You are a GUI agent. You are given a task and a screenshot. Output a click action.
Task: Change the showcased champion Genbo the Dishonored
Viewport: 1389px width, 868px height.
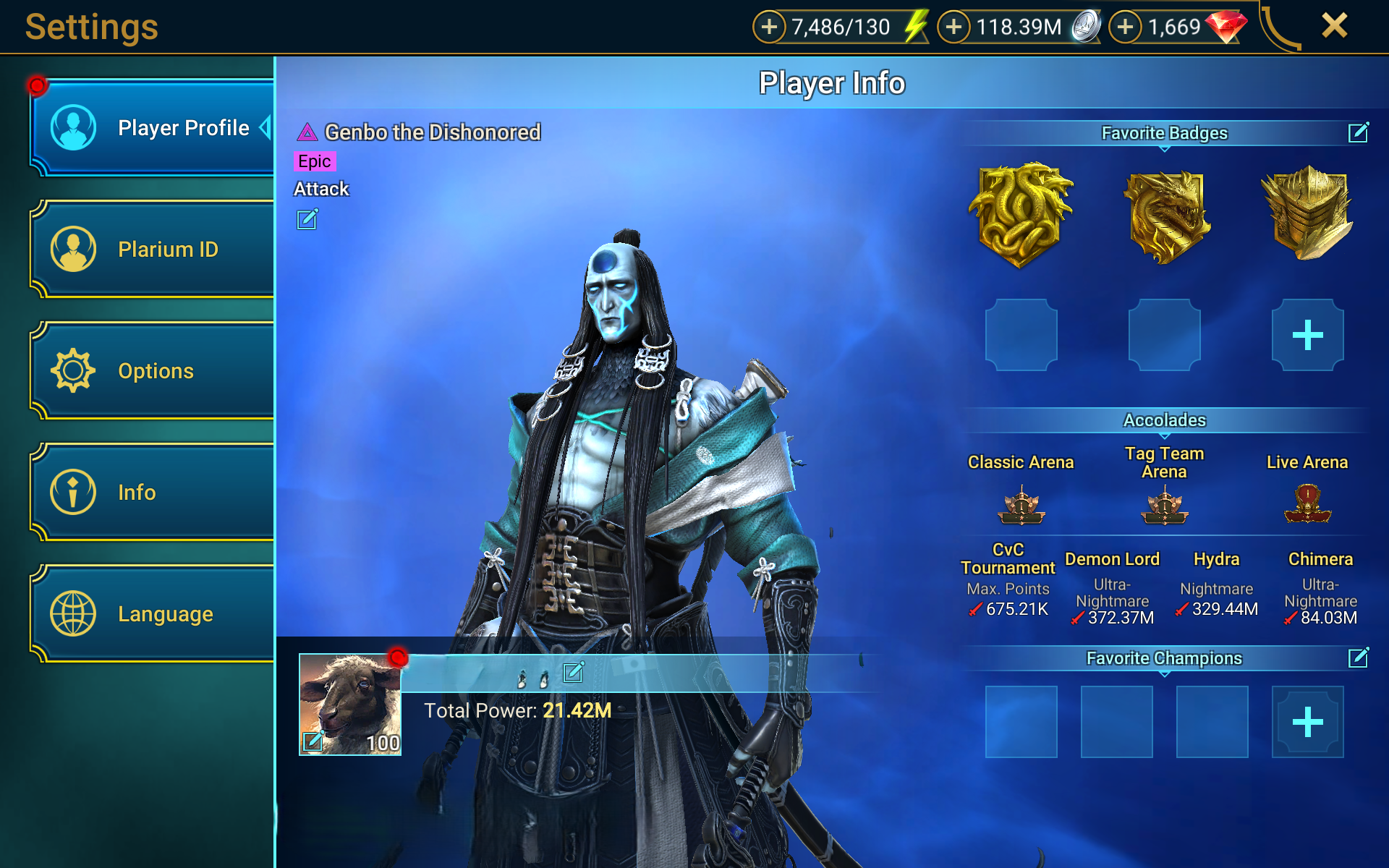point(307,219)
